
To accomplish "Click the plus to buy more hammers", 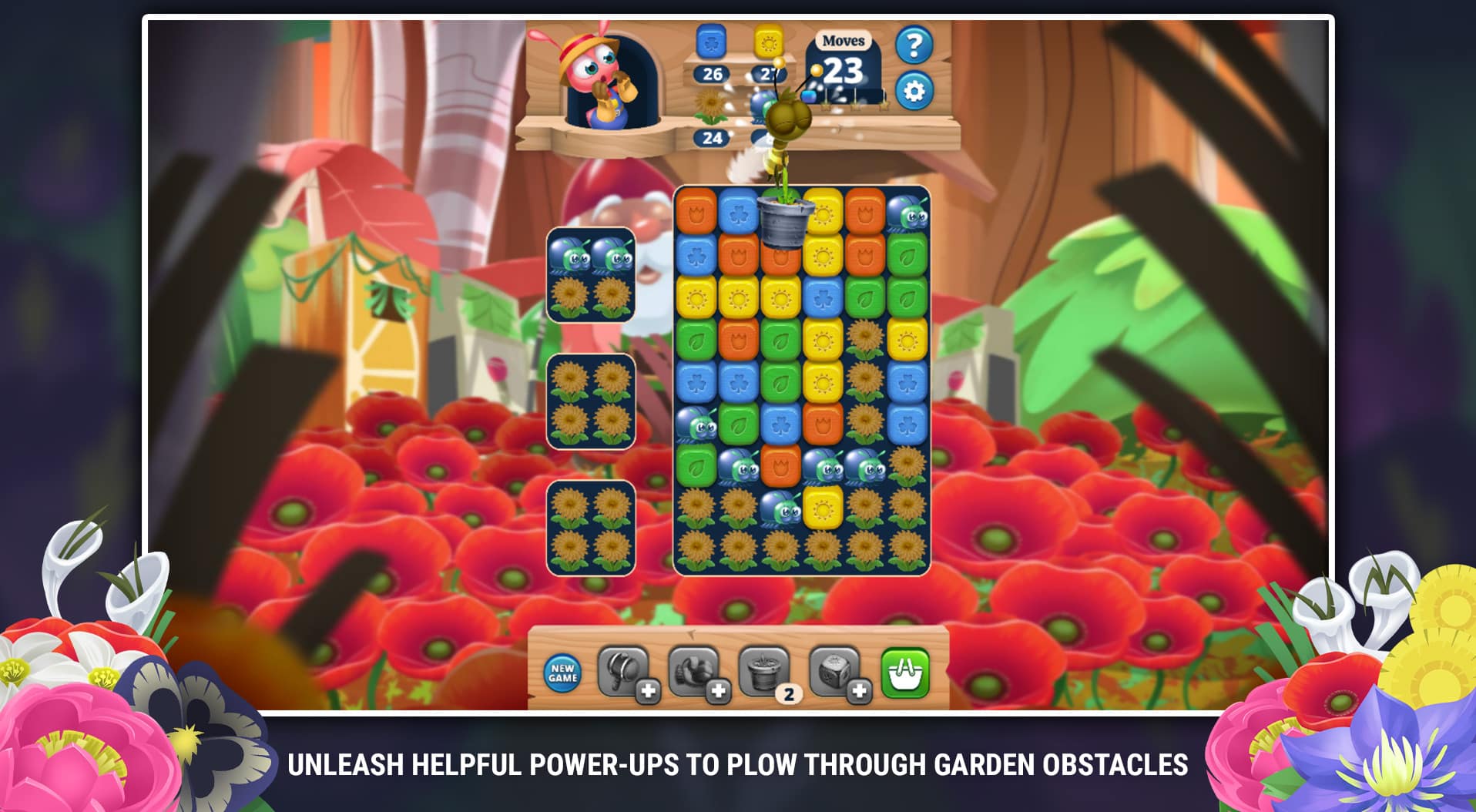I will (x=648, y=691).
